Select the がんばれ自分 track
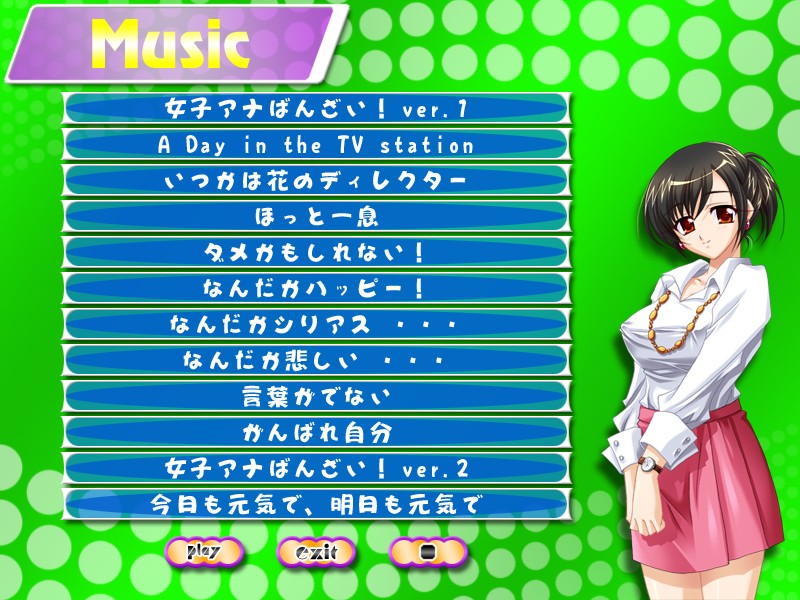 pyautogui.click(x=316, y=432)
